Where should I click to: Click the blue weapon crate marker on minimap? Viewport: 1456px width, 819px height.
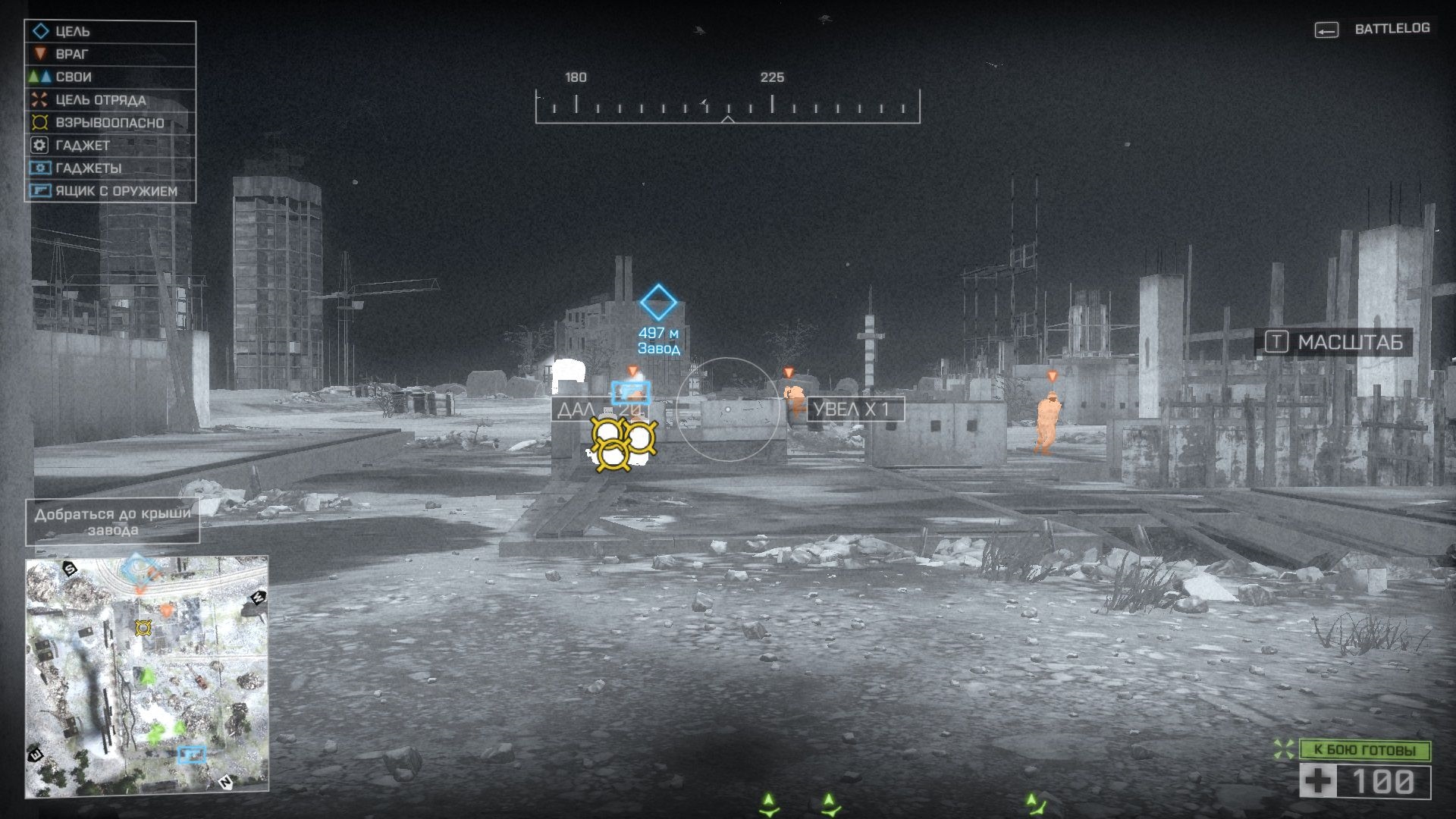(x=191, y=754)
